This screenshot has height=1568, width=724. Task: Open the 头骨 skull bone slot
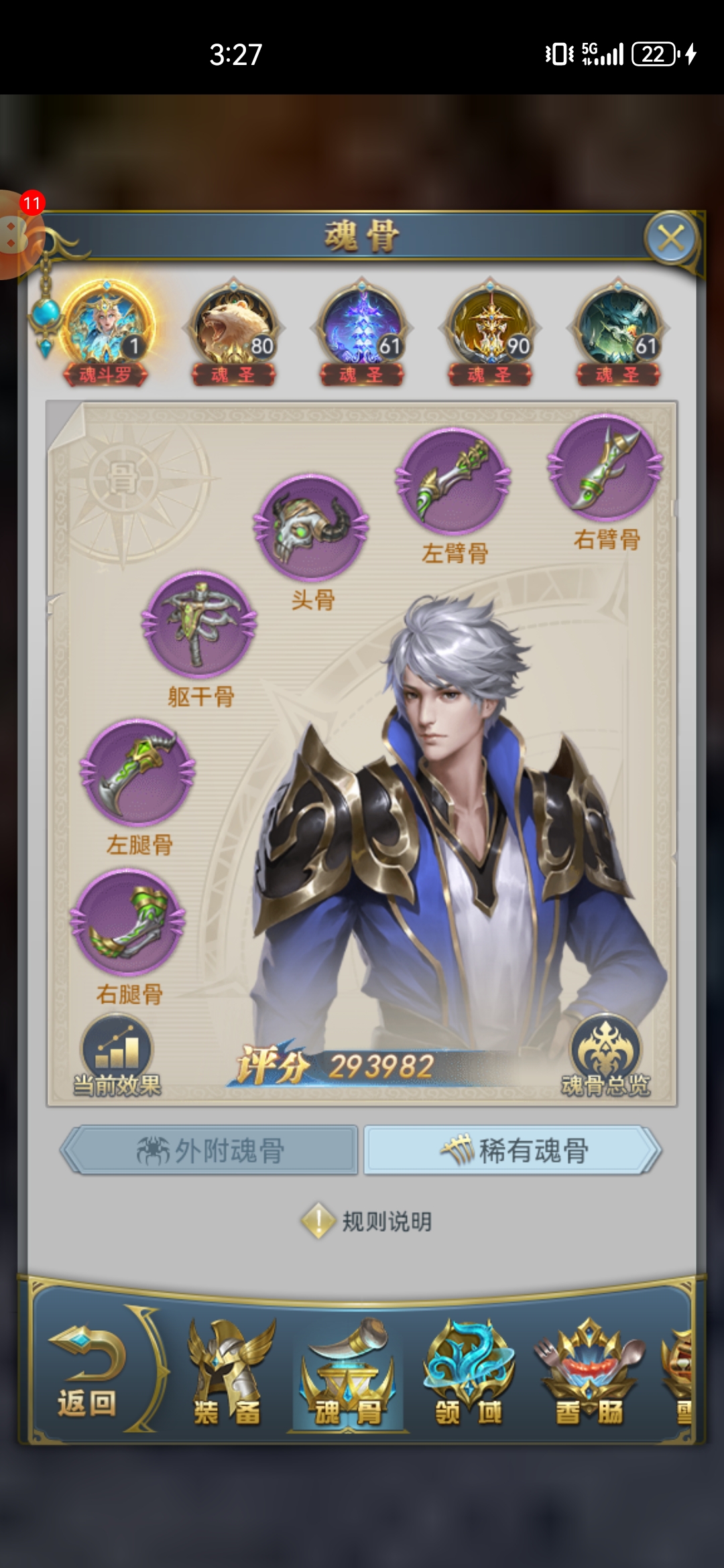(x=311, y=527)
